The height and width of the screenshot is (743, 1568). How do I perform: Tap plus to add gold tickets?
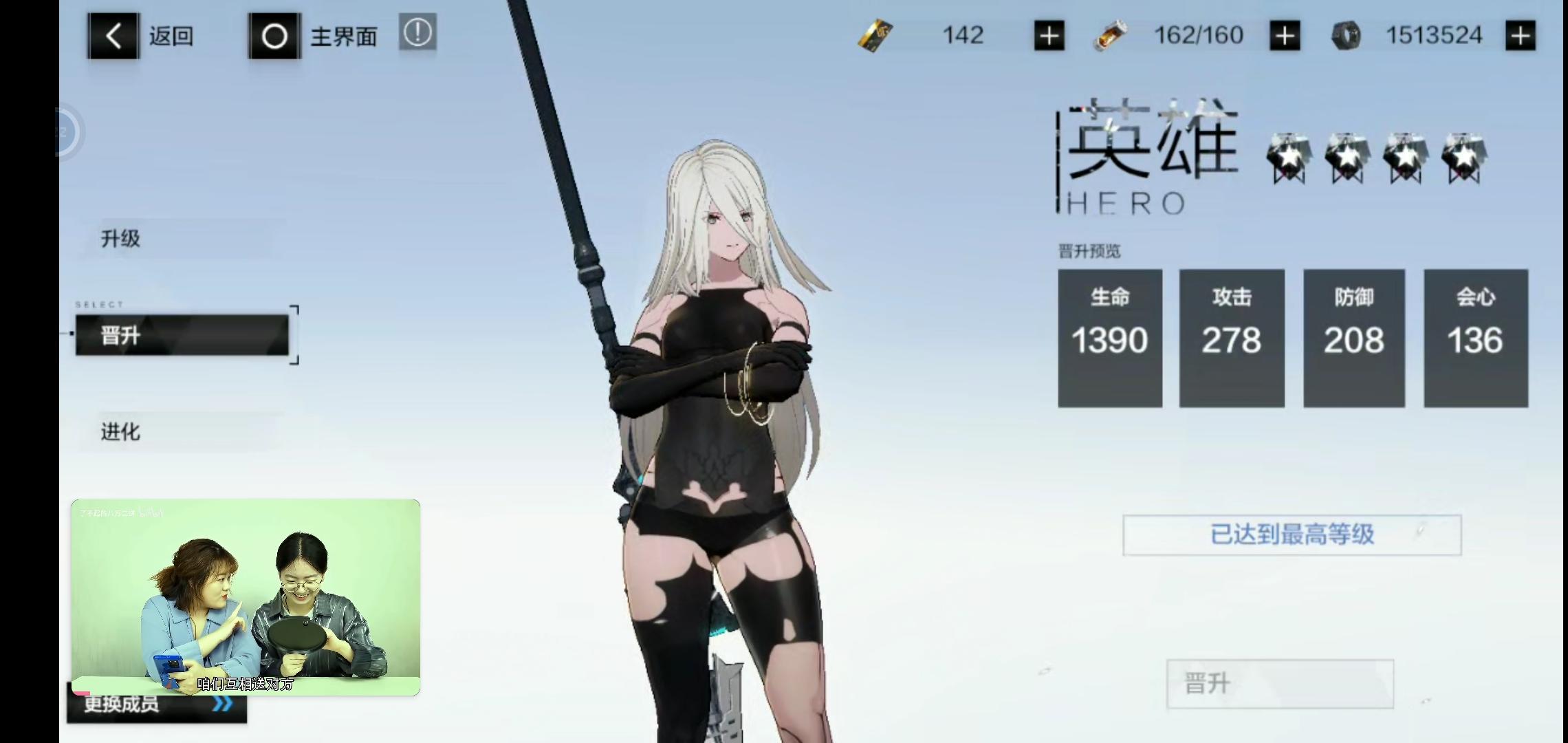tap(1048, 36)
